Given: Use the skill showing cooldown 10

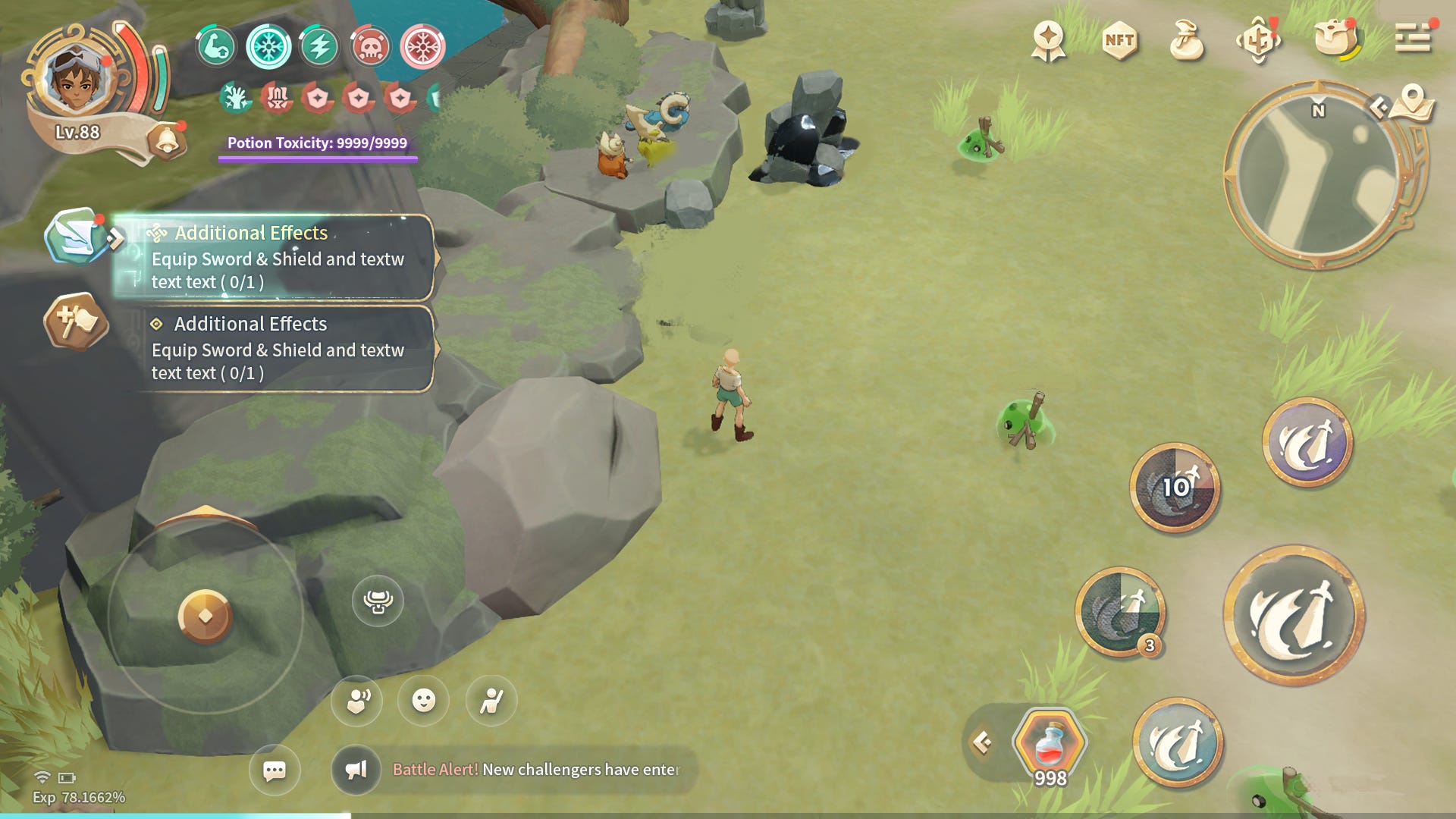Looking at the screenshot, I should pyautogui.click(x=1175, y=488).
